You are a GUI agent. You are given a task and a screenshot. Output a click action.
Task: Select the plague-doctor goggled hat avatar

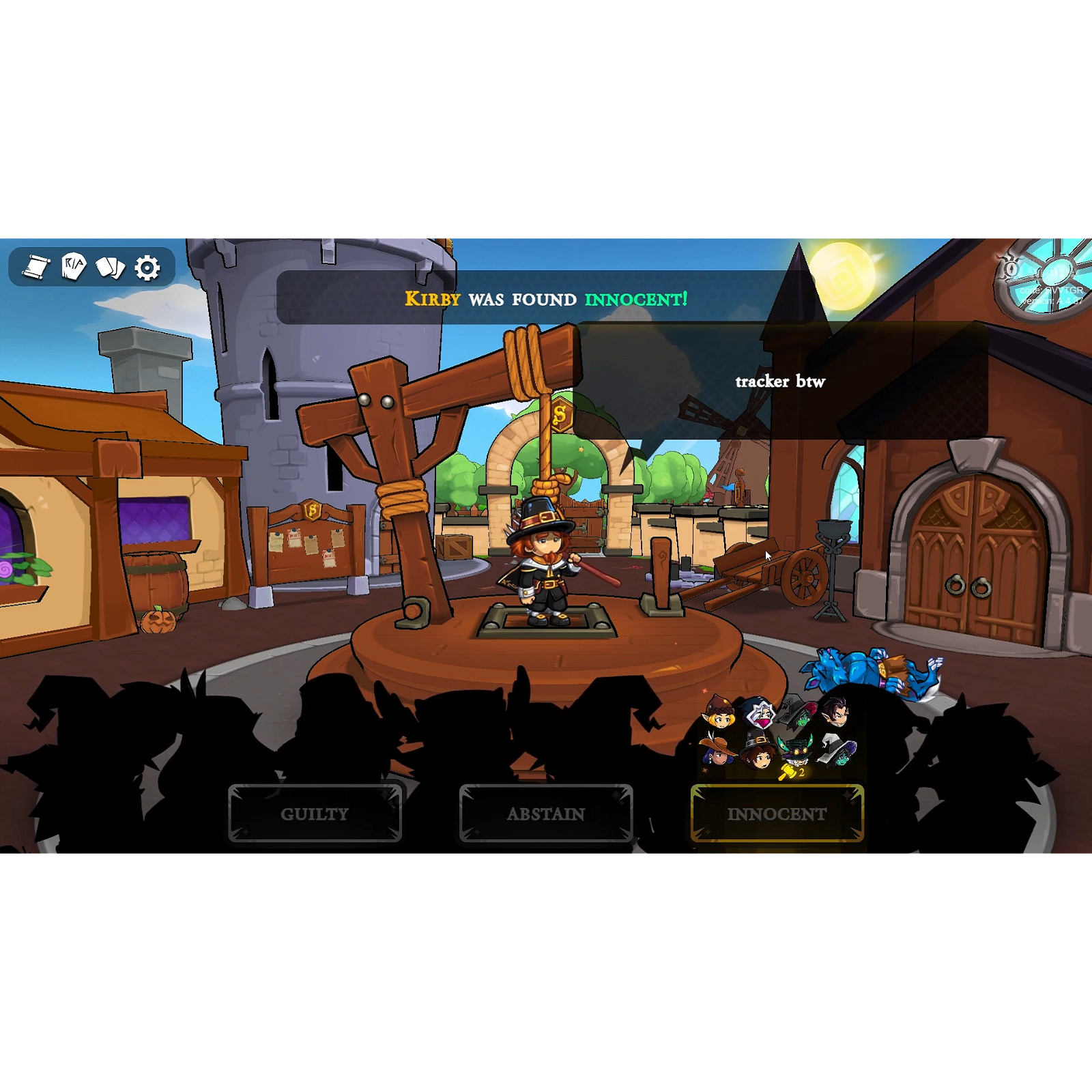click(x=797, y=751)
